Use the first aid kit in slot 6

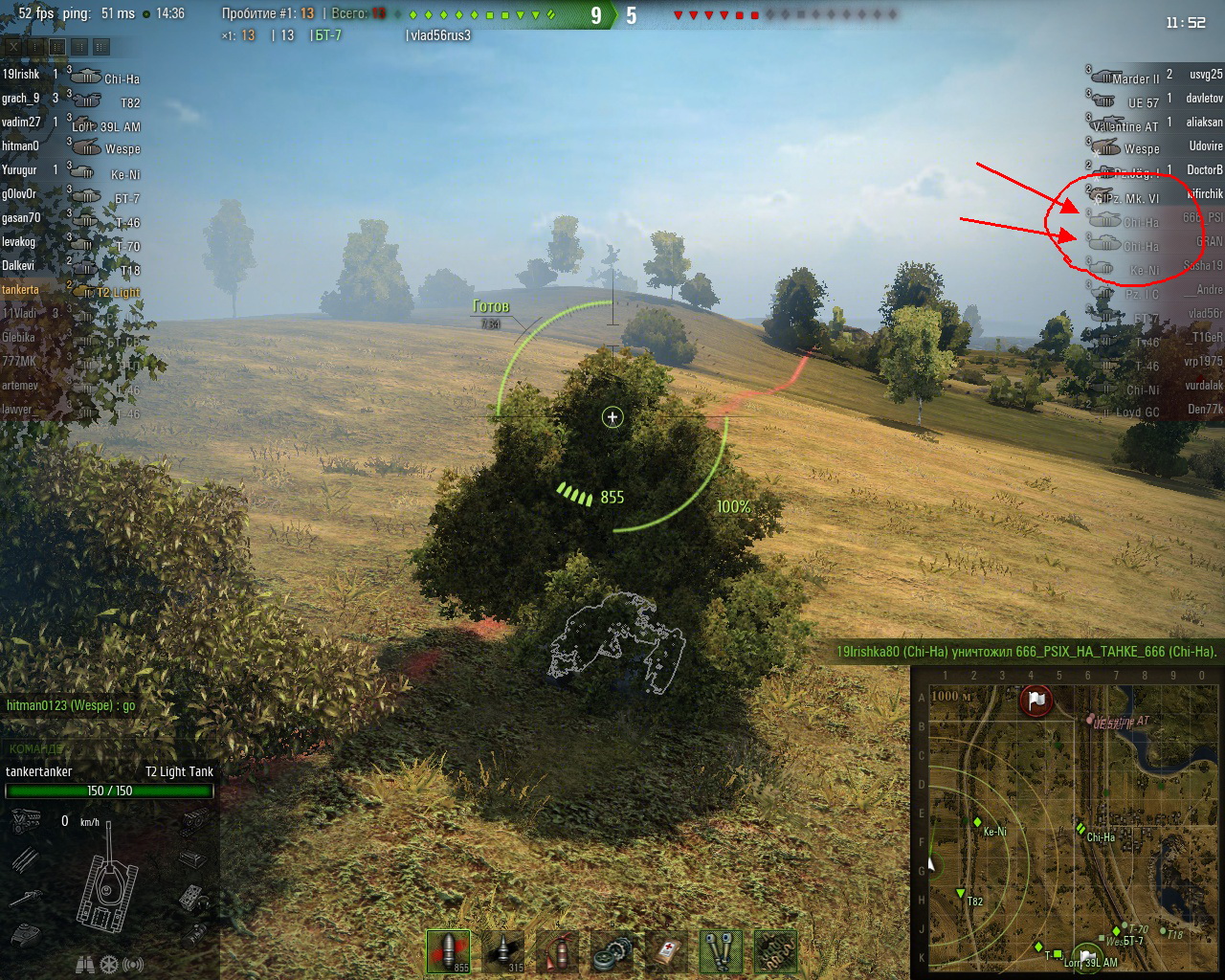[x=667, y=949]
